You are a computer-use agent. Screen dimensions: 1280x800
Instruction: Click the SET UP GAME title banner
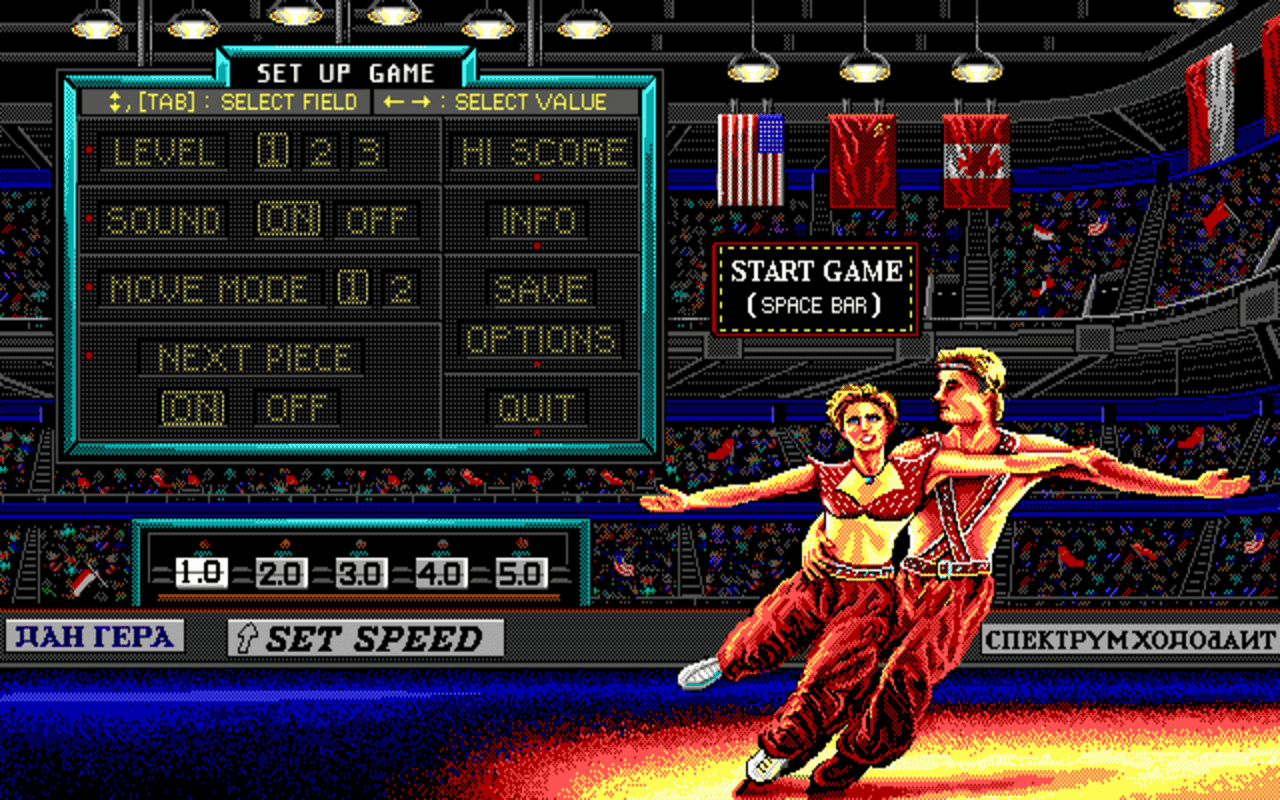(x=345, y=72)
